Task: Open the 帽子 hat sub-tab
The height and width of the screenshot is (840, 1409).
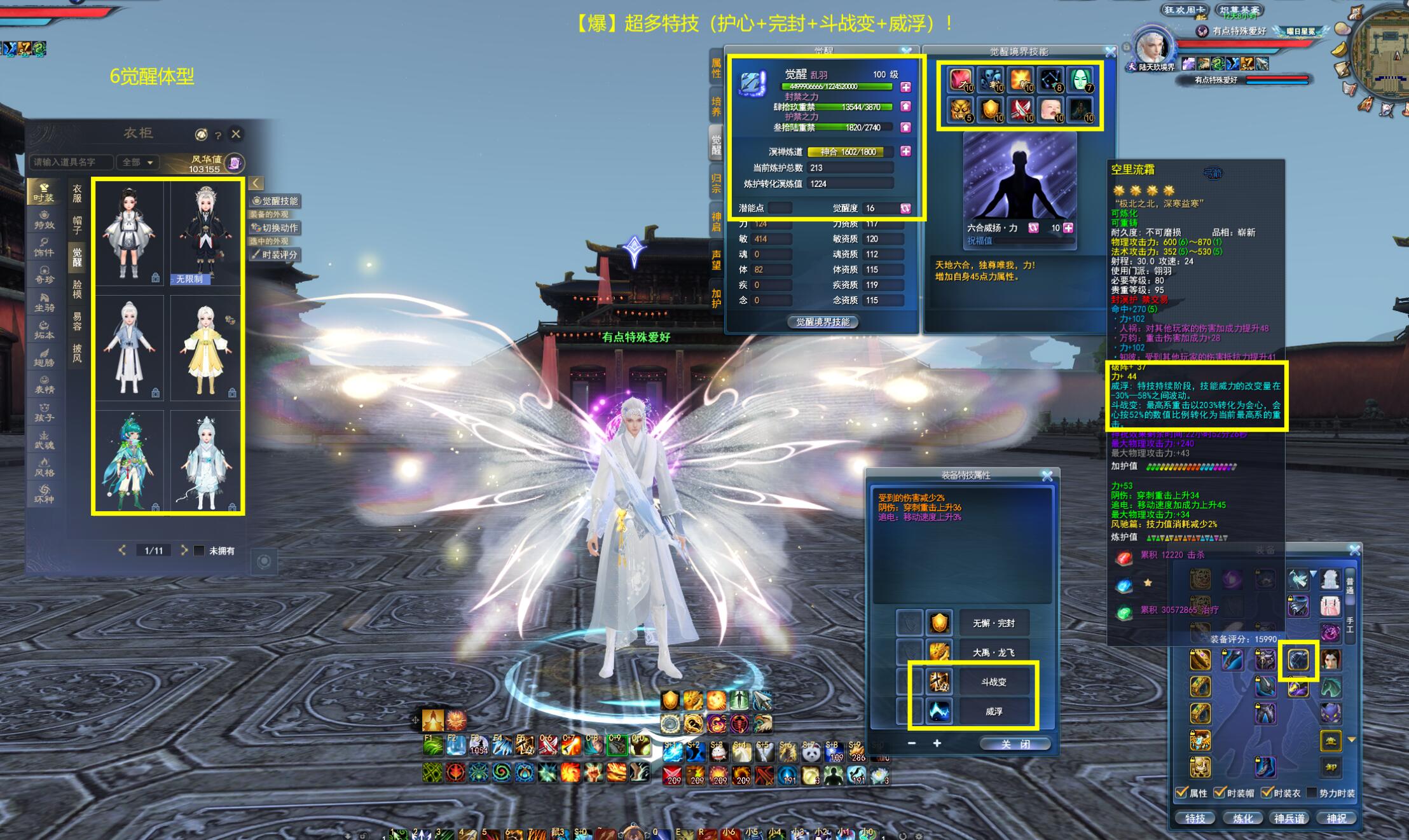Action: pyautogui.click(x=77, y=225)
